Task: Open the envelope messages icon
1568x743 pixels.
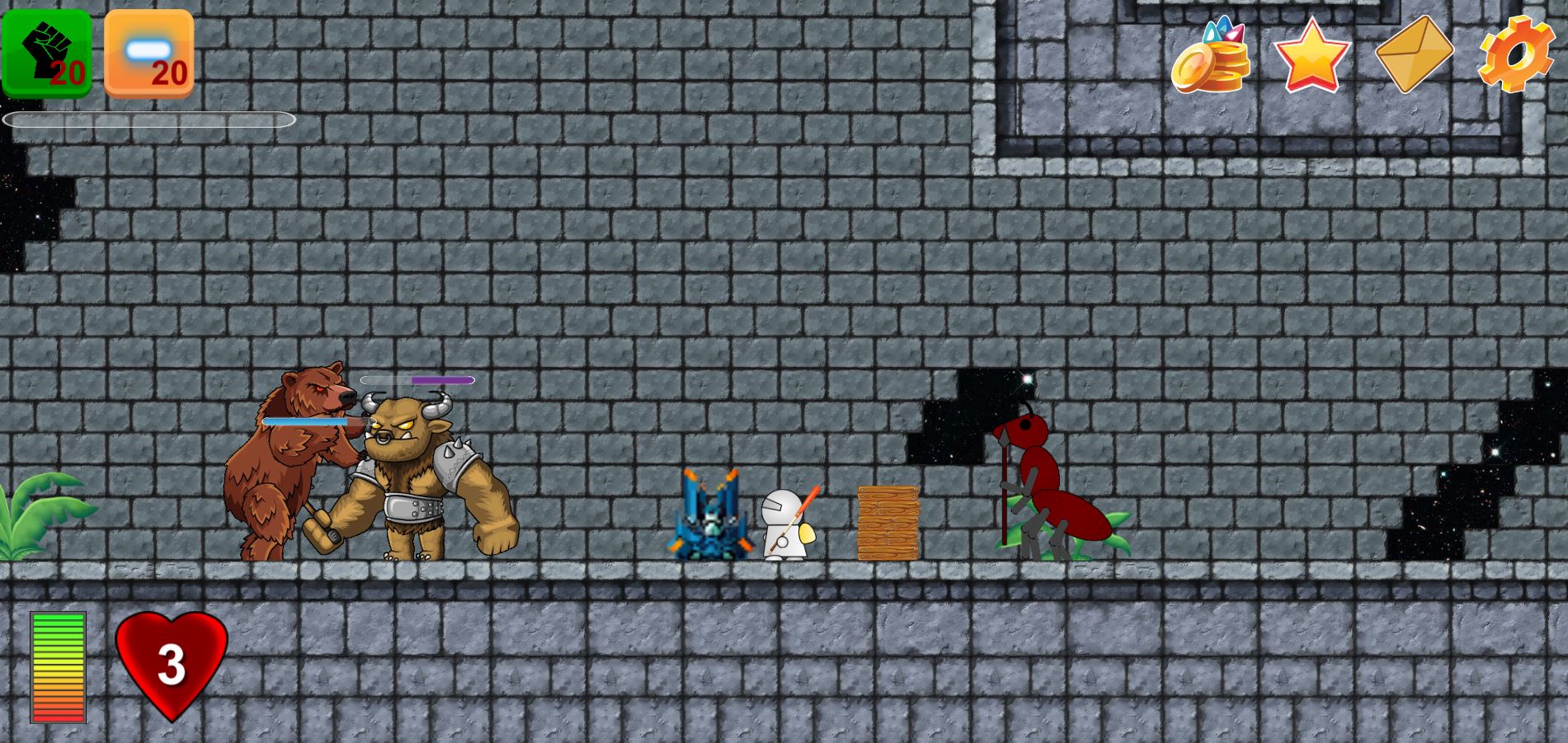Action: pyautogui.click(x=1414, y=54)
